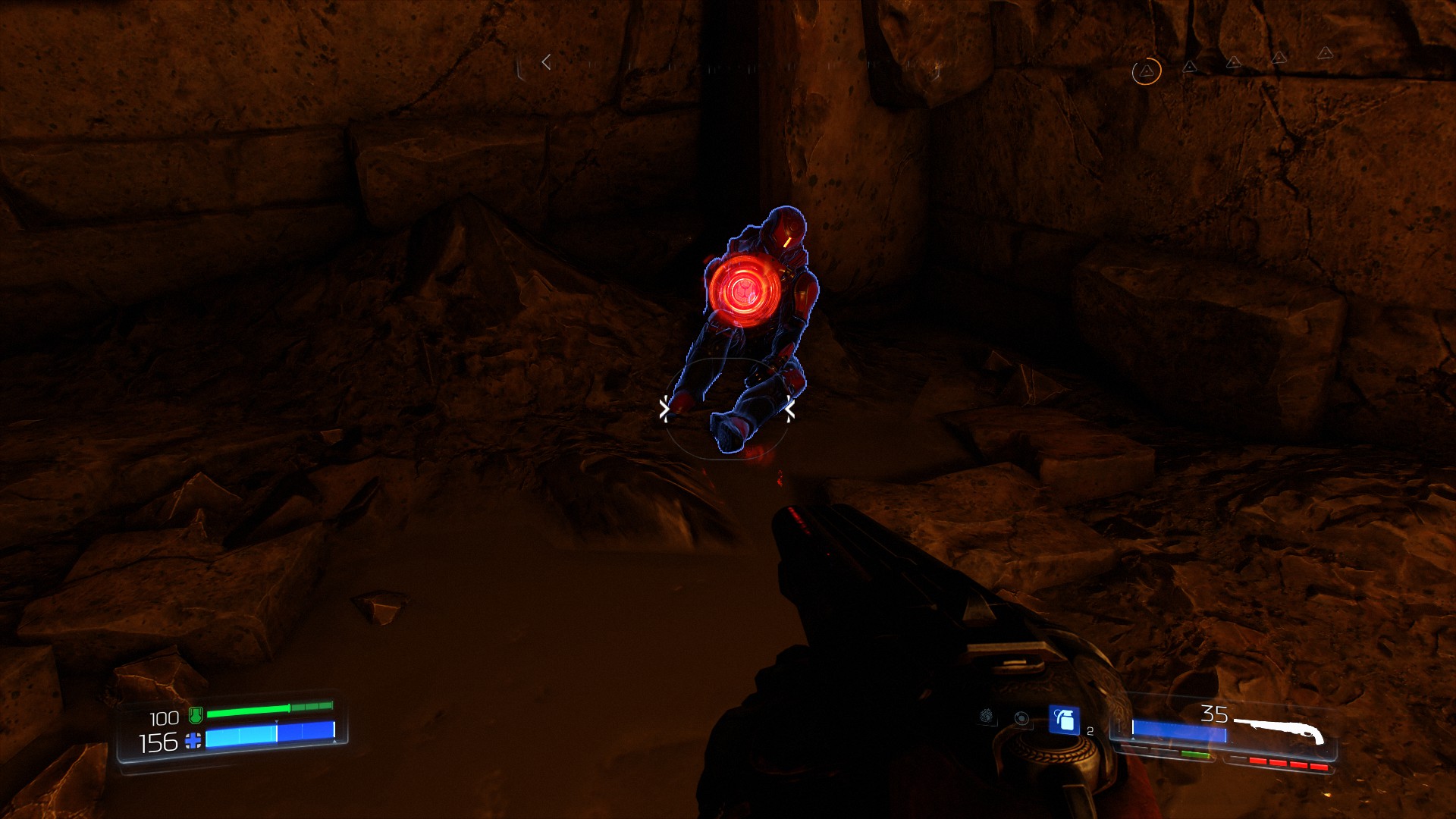Image resolution: width=1456 pixels, height=819 pixels.
Task: Click the round equipment icon beside grenade
Action: click(x=1022, y=719)
